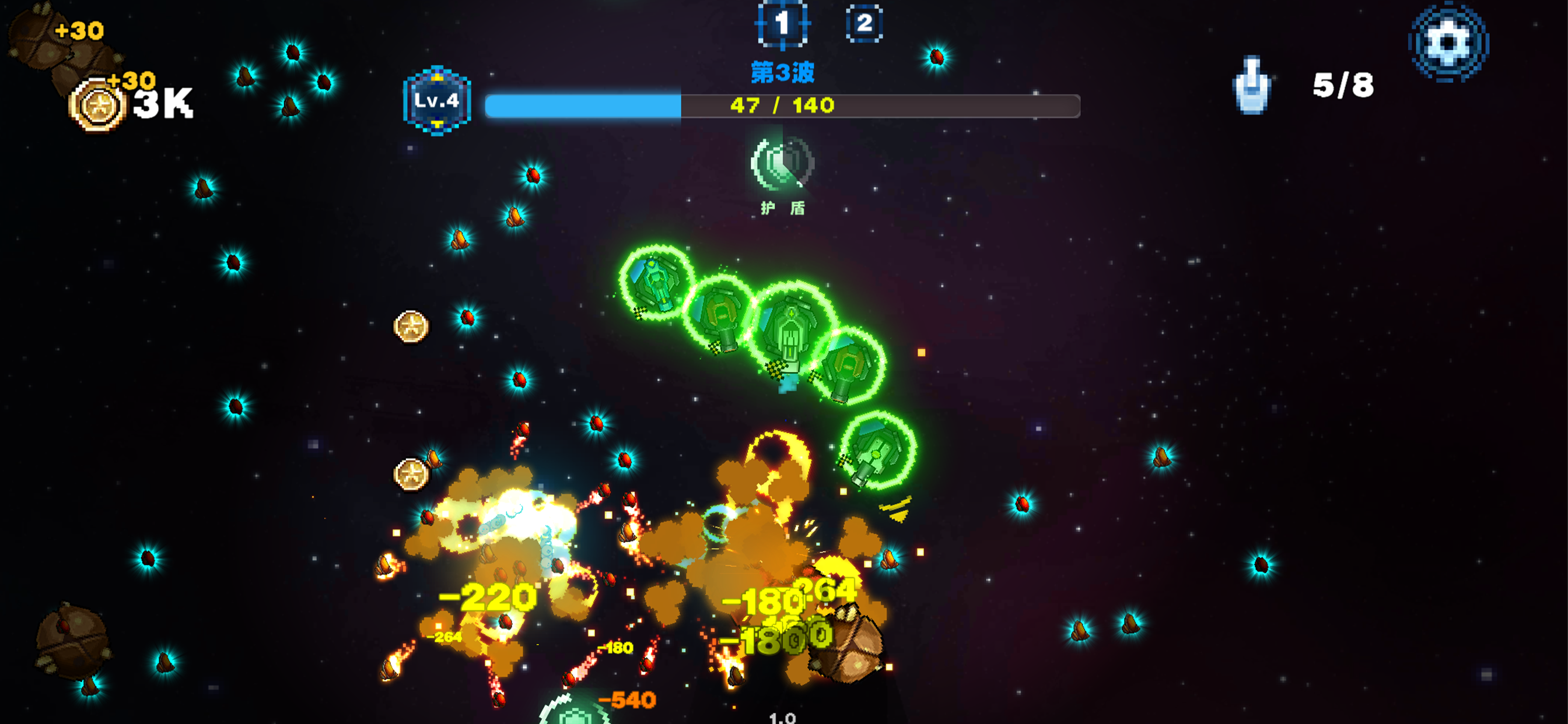The image size is (1568, 724).
Task: Click the gold coin currency icon
Action: [x=97, y=106]
